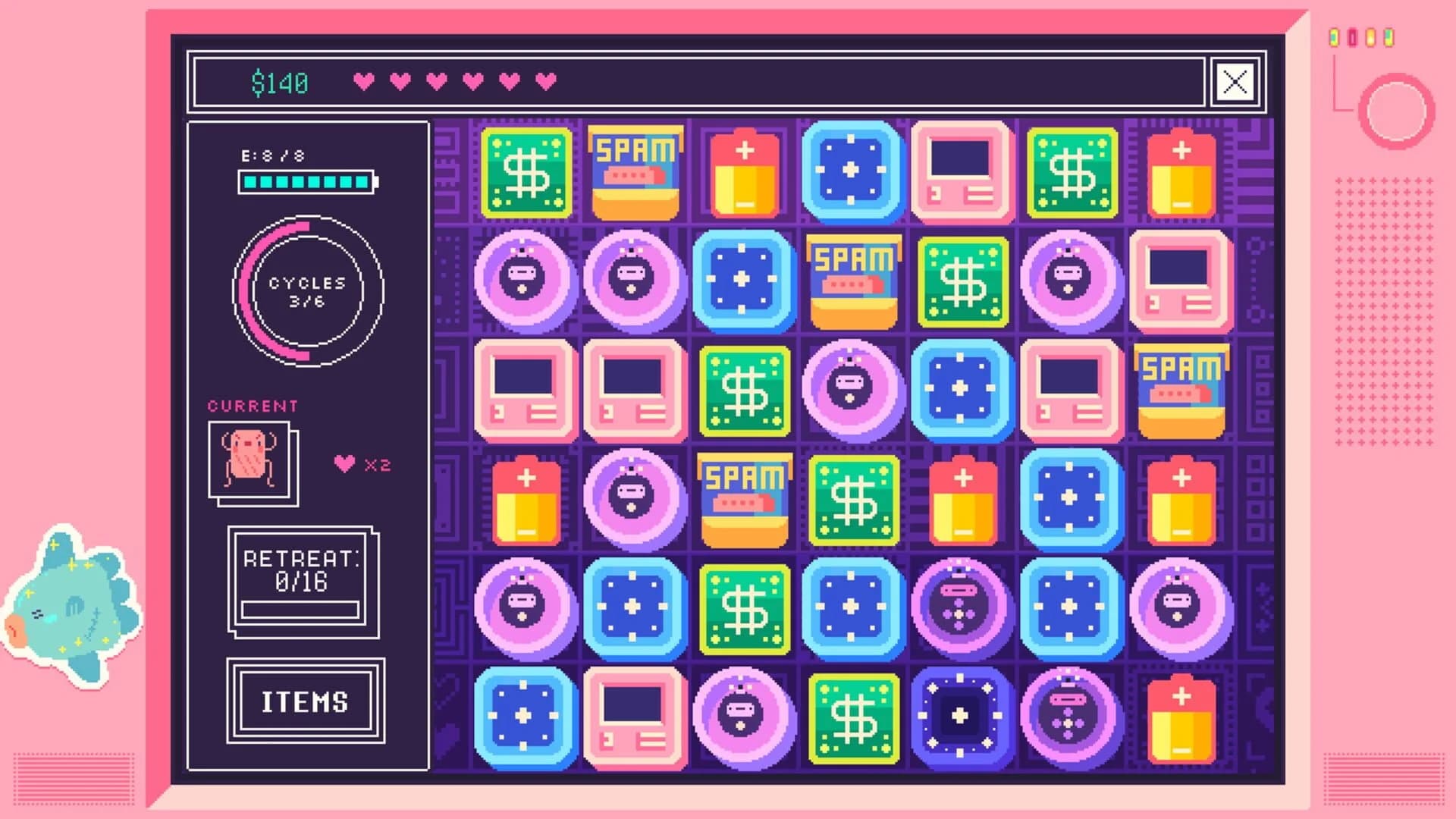Screen dimensions: 1456x819
Task: Click the x2 heart indicator beside the portrait
Action: (362, 465)
